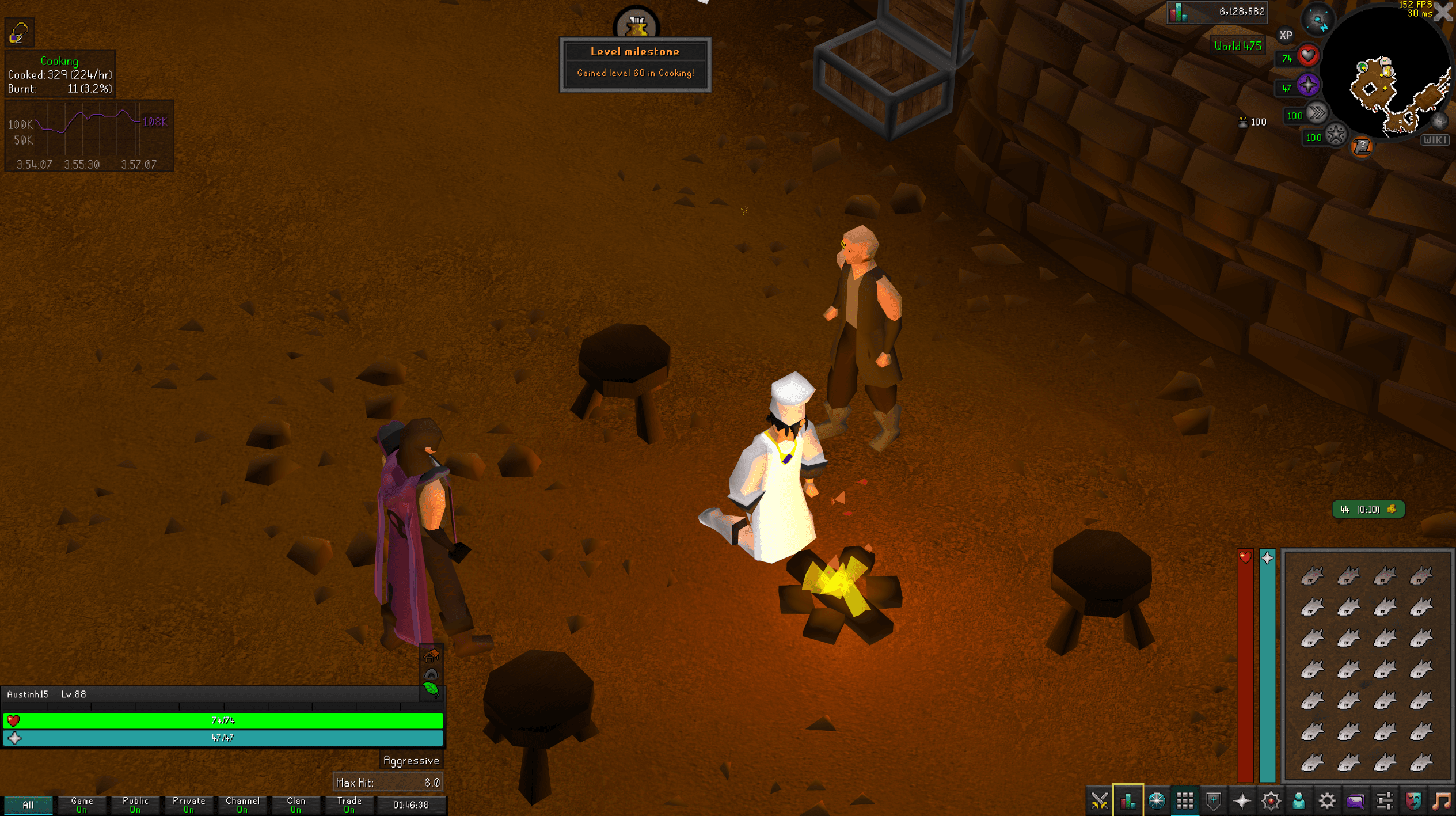
Task: Open the Prayer tab
Action: 1242,801
